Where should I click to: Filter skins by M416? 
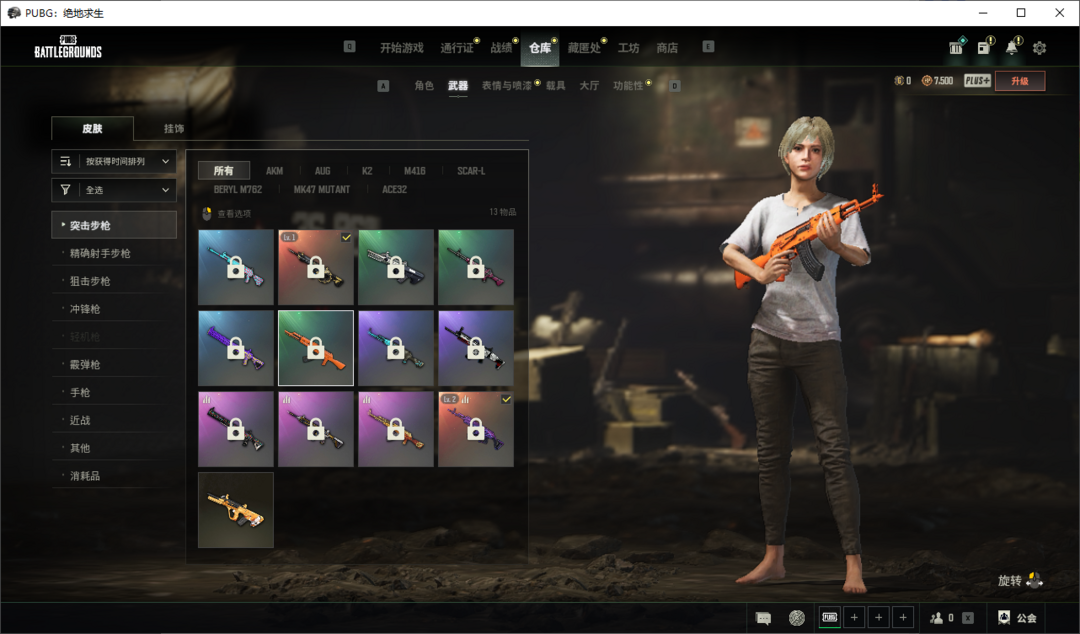point(414,171)
